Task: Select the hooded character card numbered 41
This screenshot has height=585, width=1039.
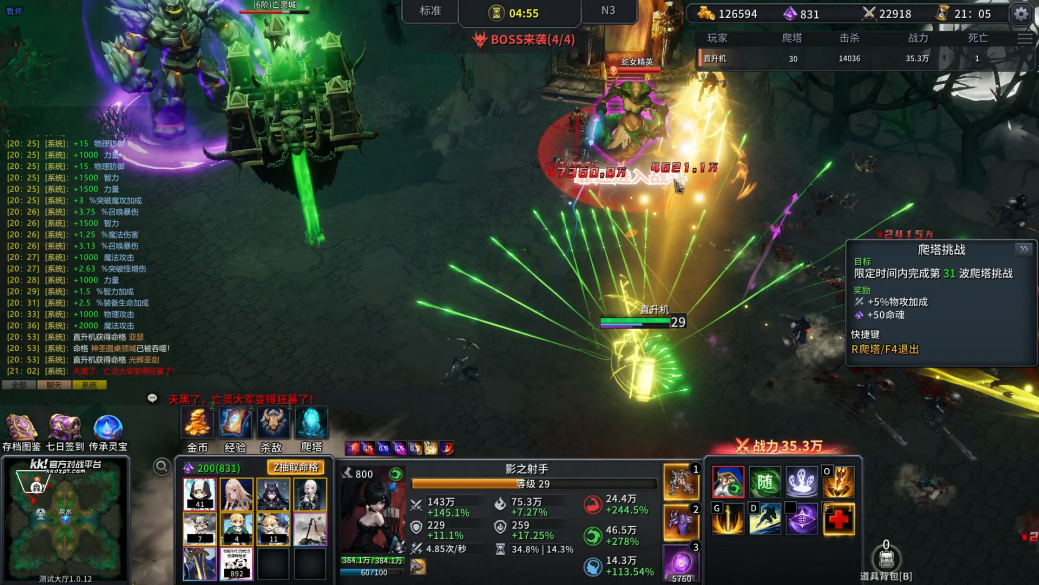Action: pos(199,494)
